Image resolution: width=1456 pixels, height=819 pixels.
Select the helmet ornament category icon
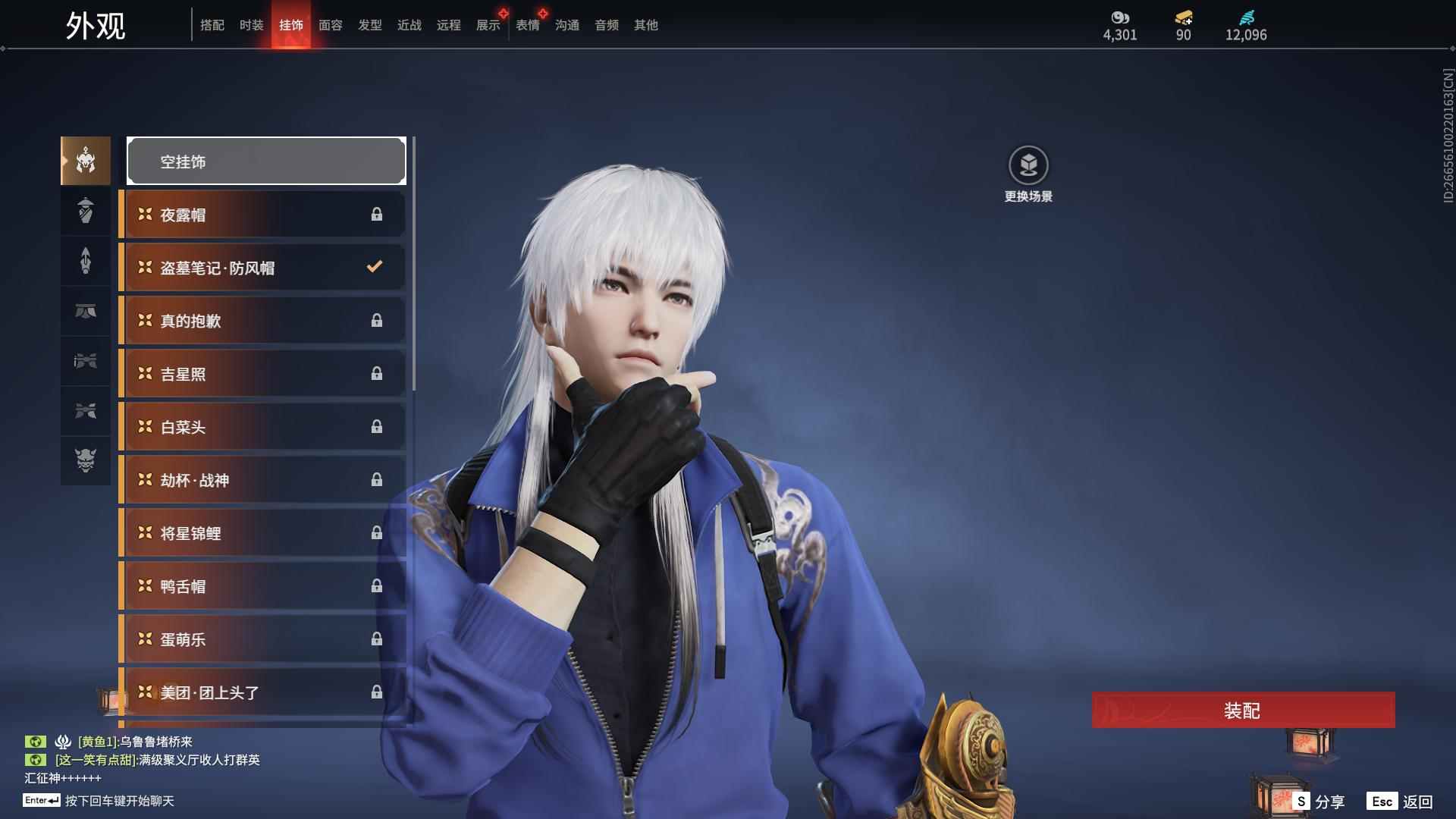85,160
